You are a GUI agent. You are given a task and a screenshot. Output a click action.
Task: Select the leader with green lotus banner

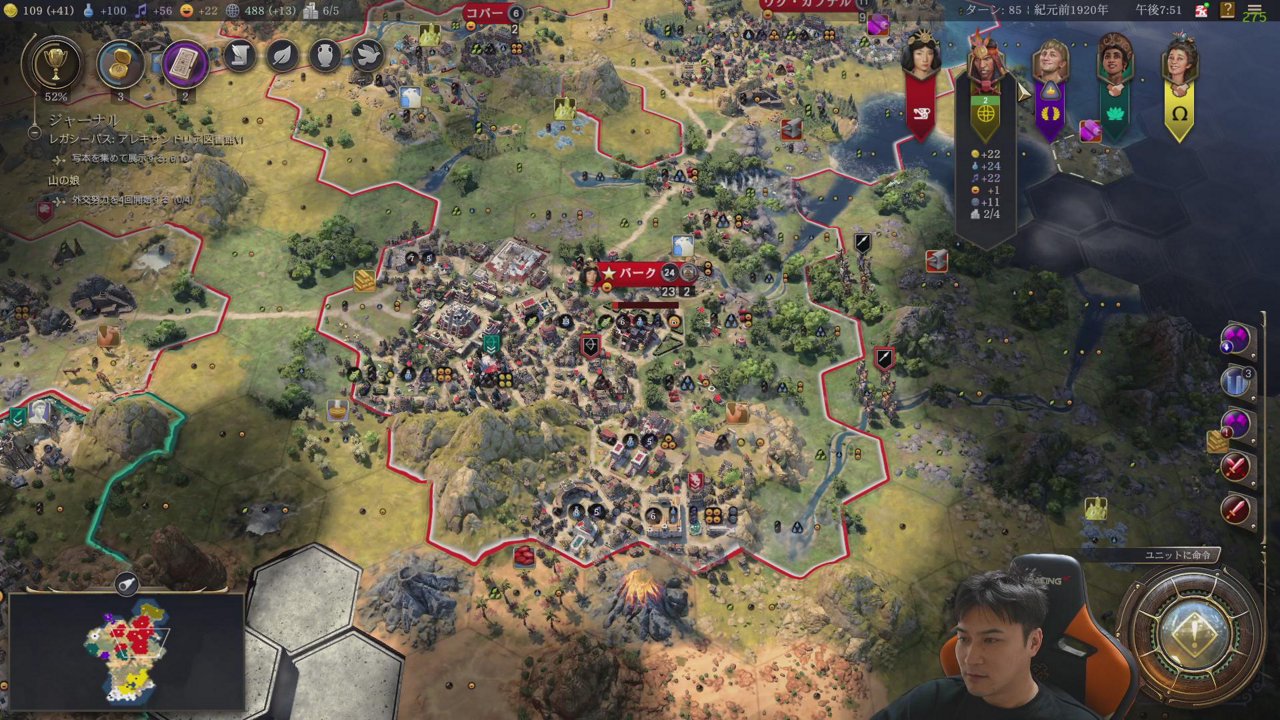click(1114, 60)
